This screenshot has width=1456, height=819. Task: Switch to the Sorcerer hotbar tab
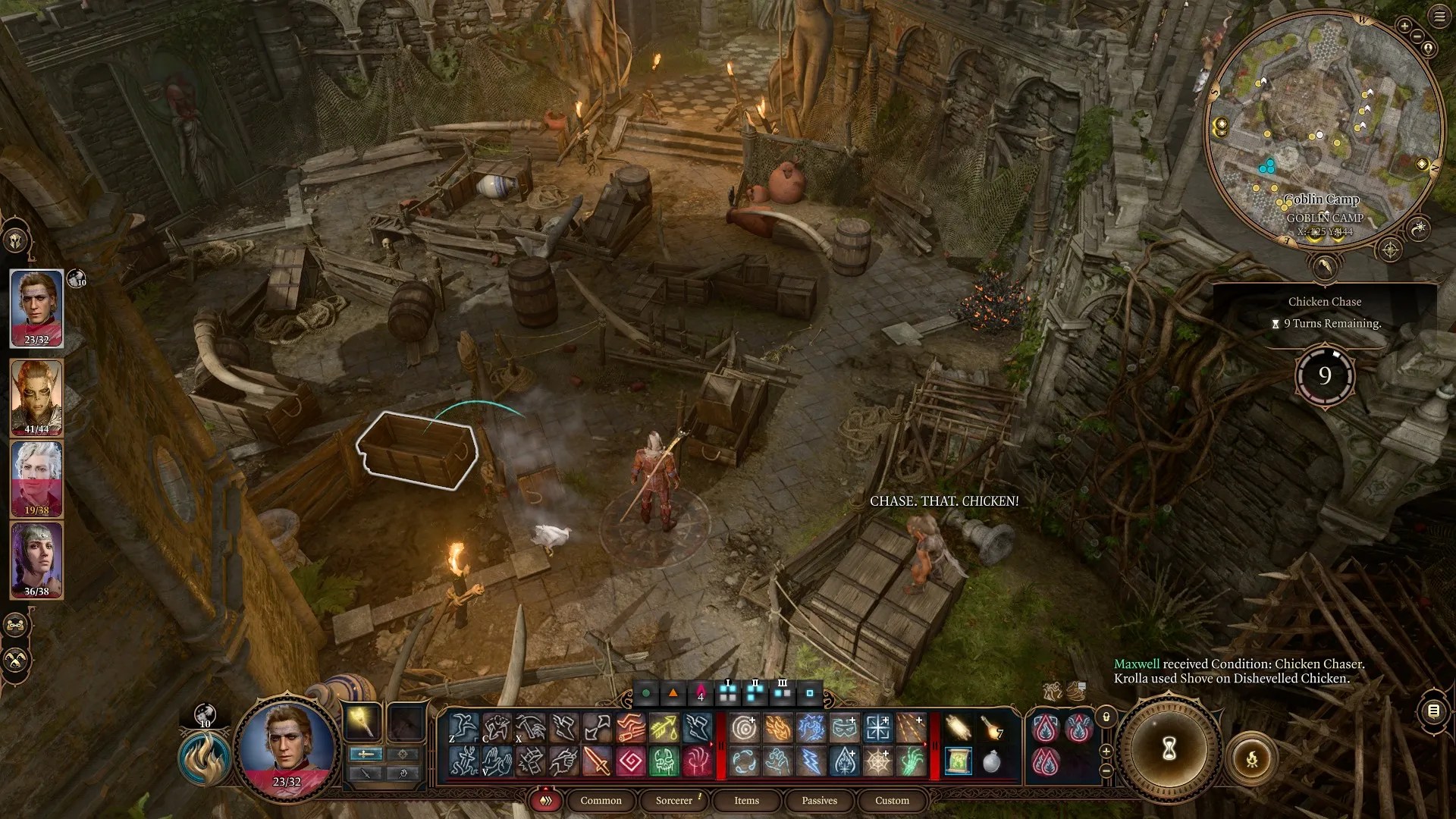pos(674,800)
